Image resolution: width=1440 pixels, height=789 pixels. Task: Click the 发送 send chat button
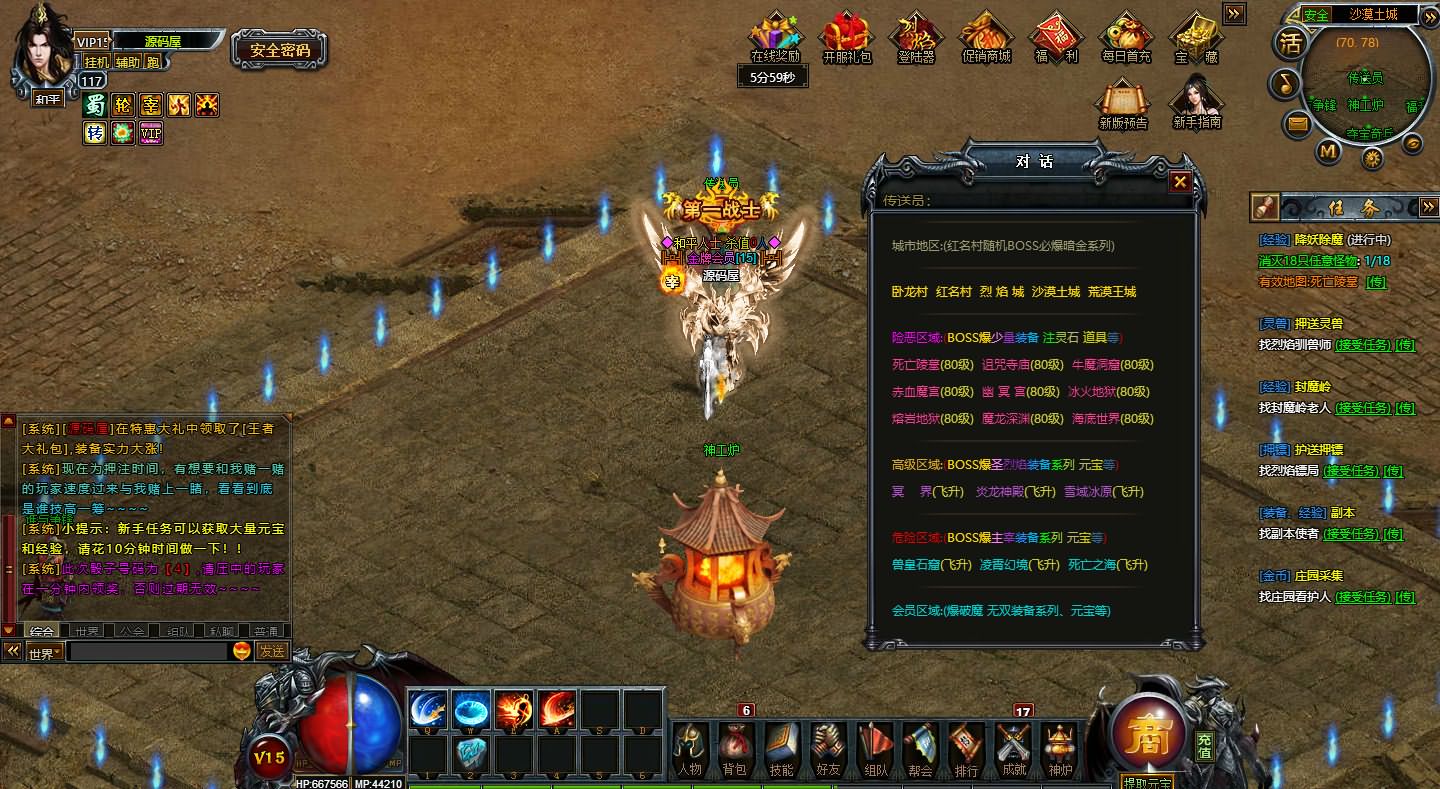(272, 651)
